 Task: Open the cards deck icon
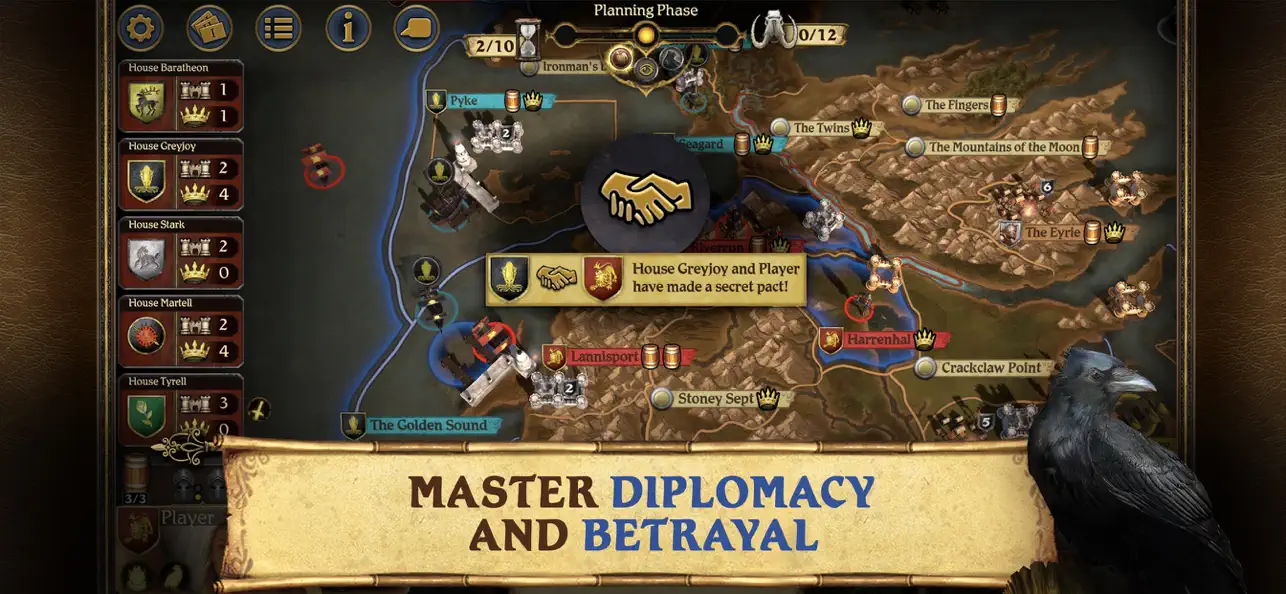209,28
